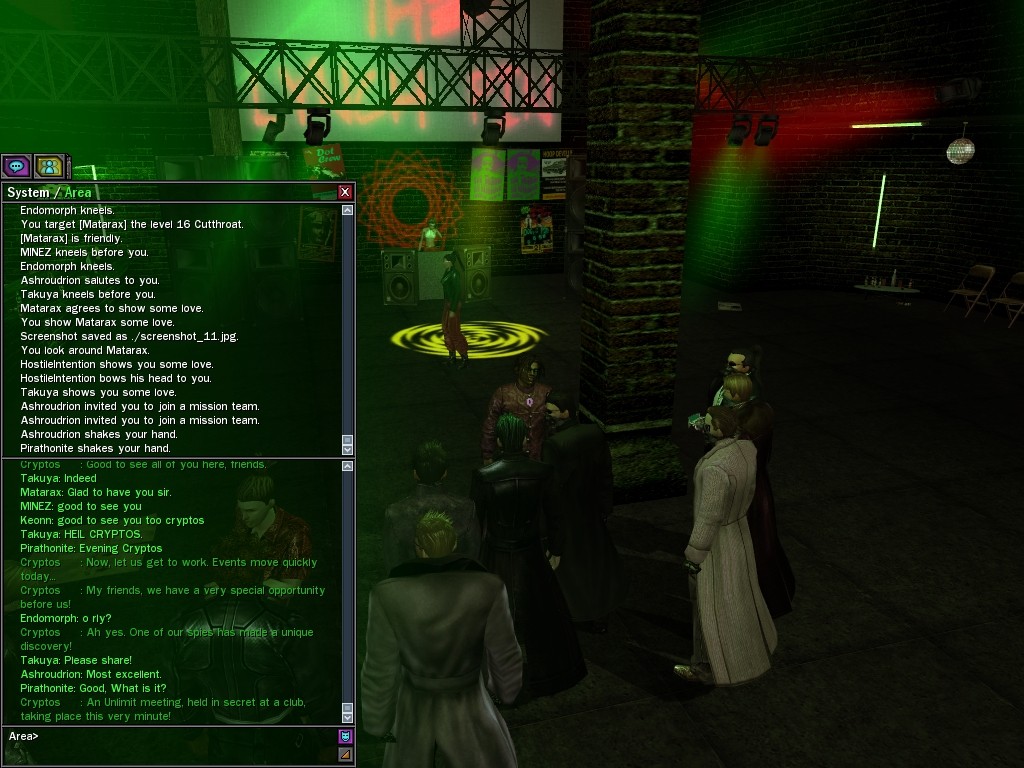
Task: Open the purple speech-bubble chat icon
Action: click(x=16, y=167)
